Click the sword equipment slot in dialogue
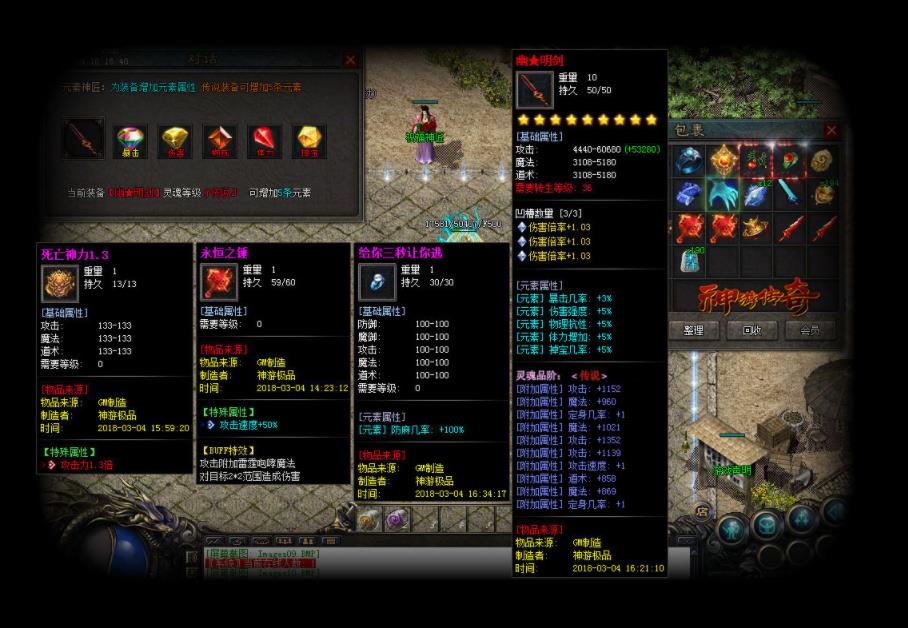Image resolution: width=908 pixels, height=628 pixels. point(84,139)
